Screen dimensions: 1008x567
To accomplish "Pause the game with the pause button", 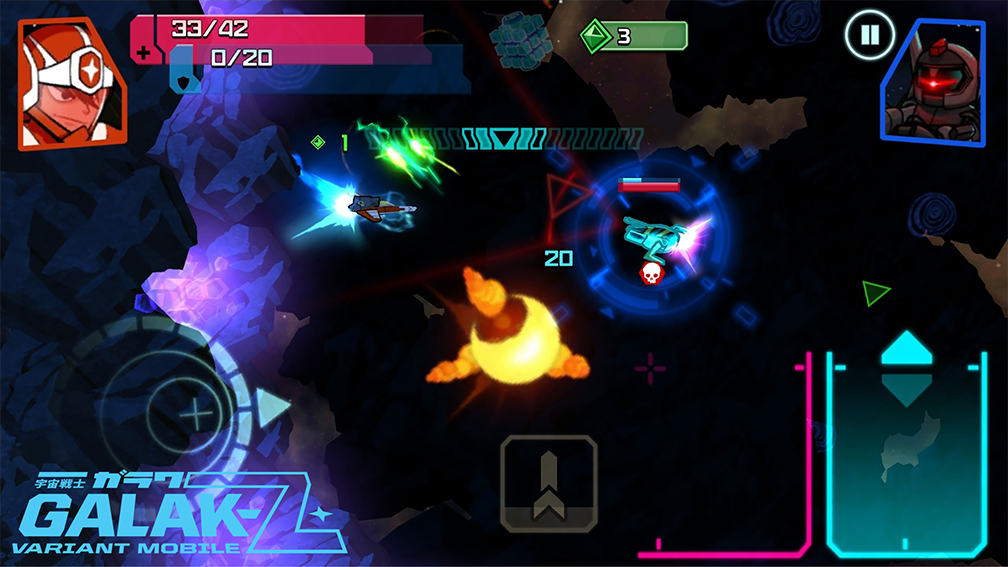I will (869, 37).
